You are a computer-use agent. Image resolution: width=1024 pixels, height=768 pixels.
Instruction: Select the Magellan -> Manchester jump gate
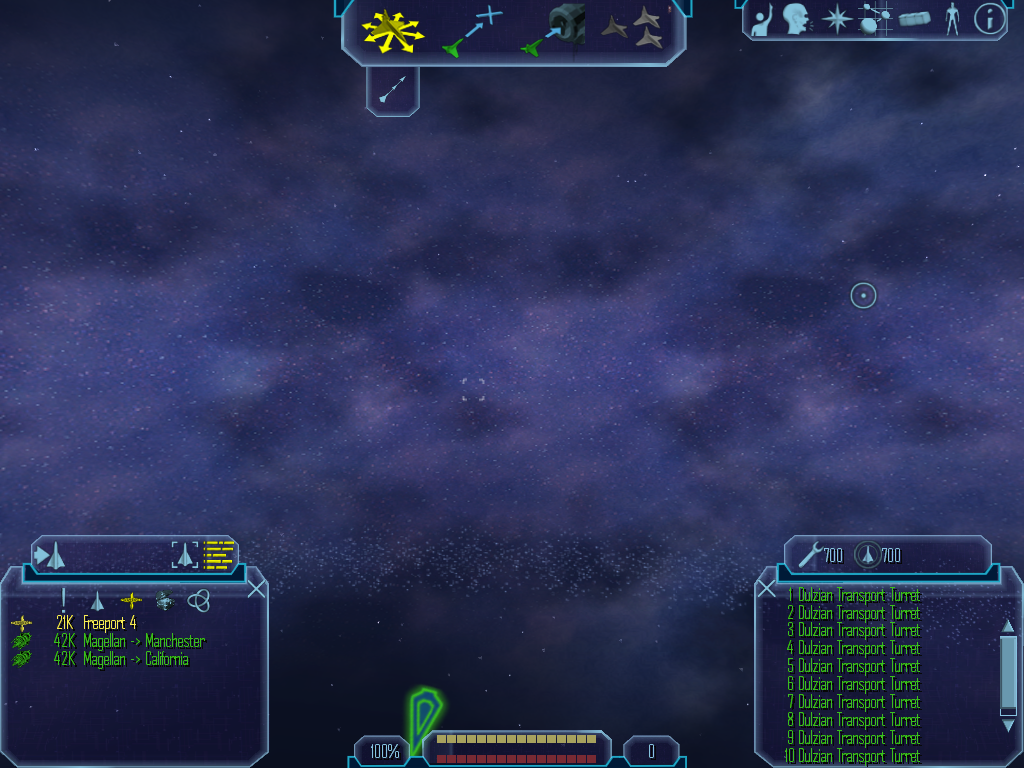coord(128,641)
